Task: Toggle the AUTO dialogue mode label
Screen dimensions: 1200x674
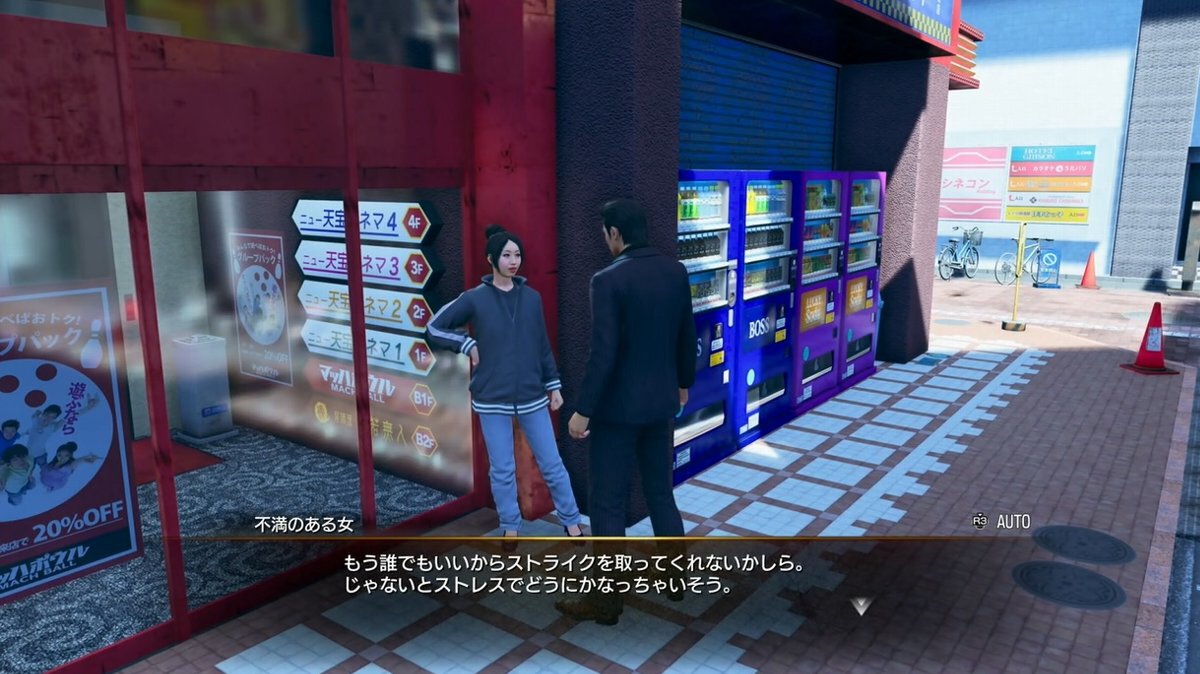Action: coord(1012,521)
